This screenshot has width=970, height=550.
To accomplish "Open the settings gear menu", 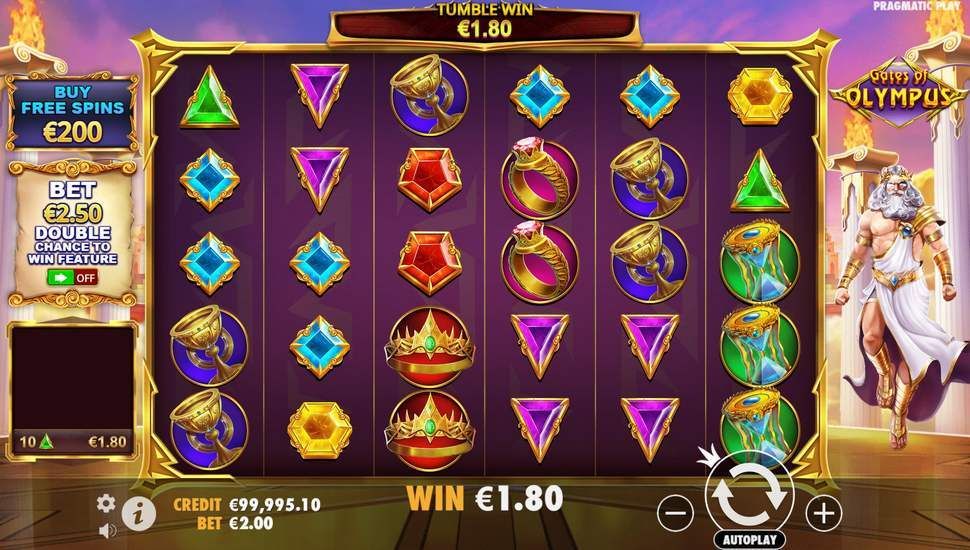I will point(107,503).
